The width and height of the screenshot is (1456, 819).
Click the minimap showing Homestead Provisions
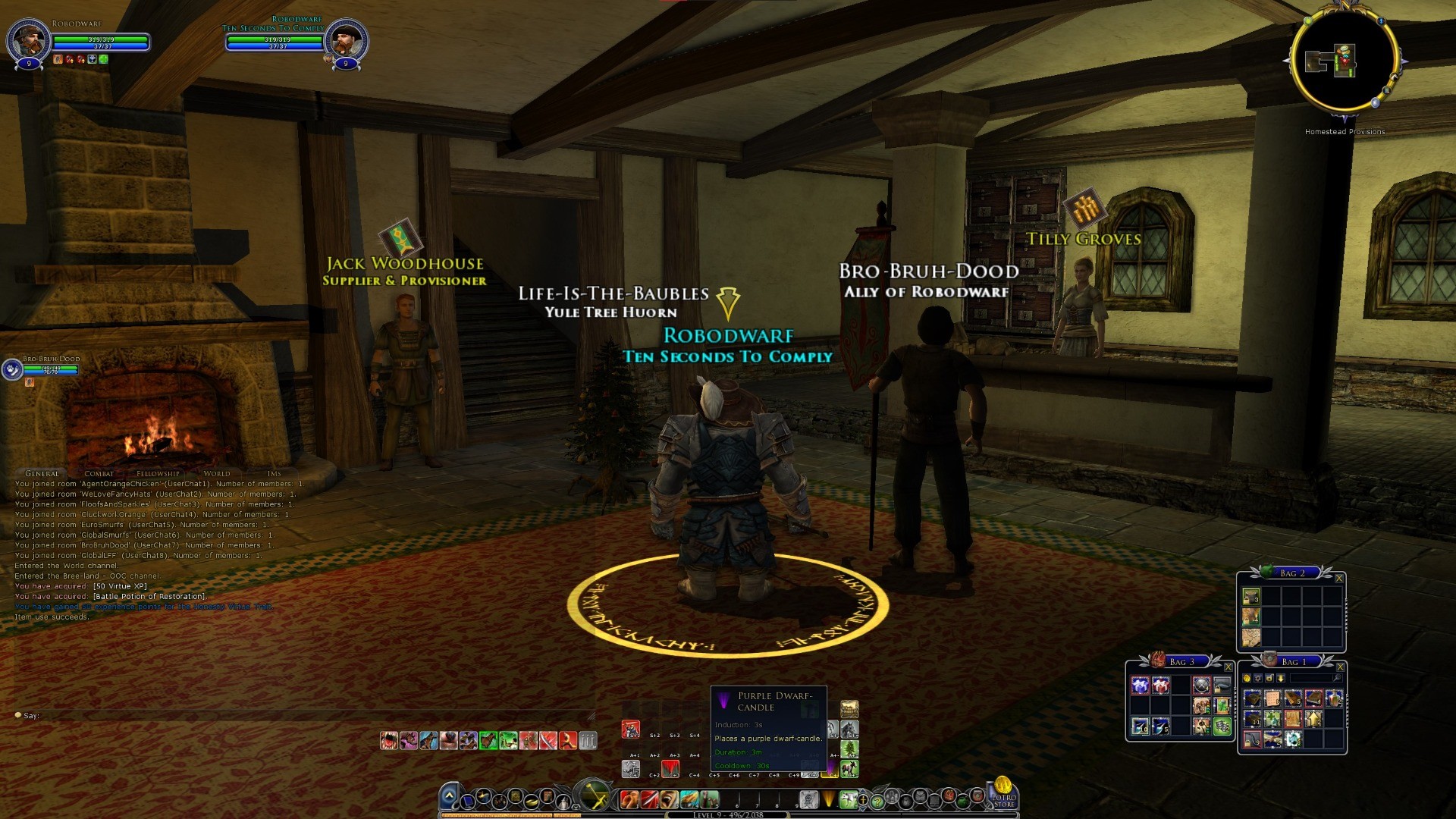(1345, 62)
